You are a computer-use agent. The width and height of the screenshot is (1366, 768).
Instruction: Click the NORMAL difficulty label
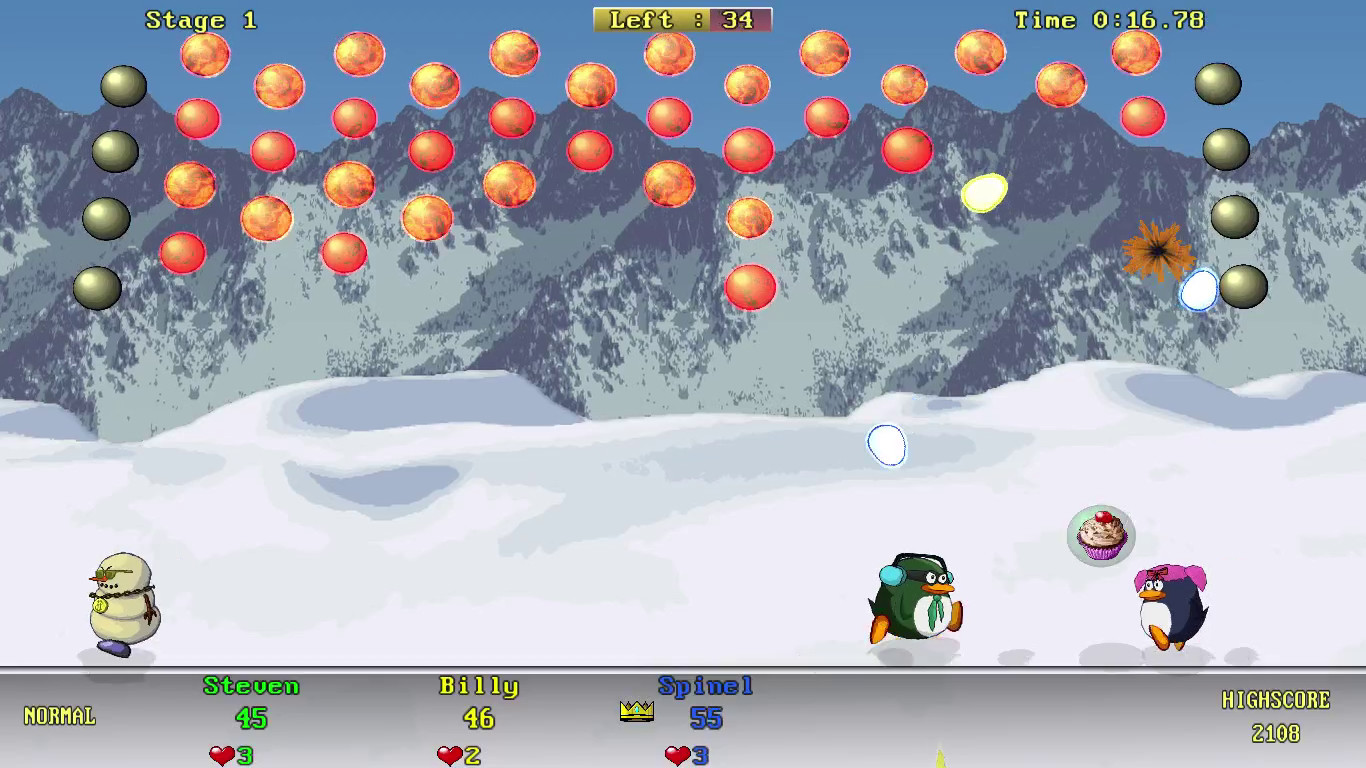[57, 716]
